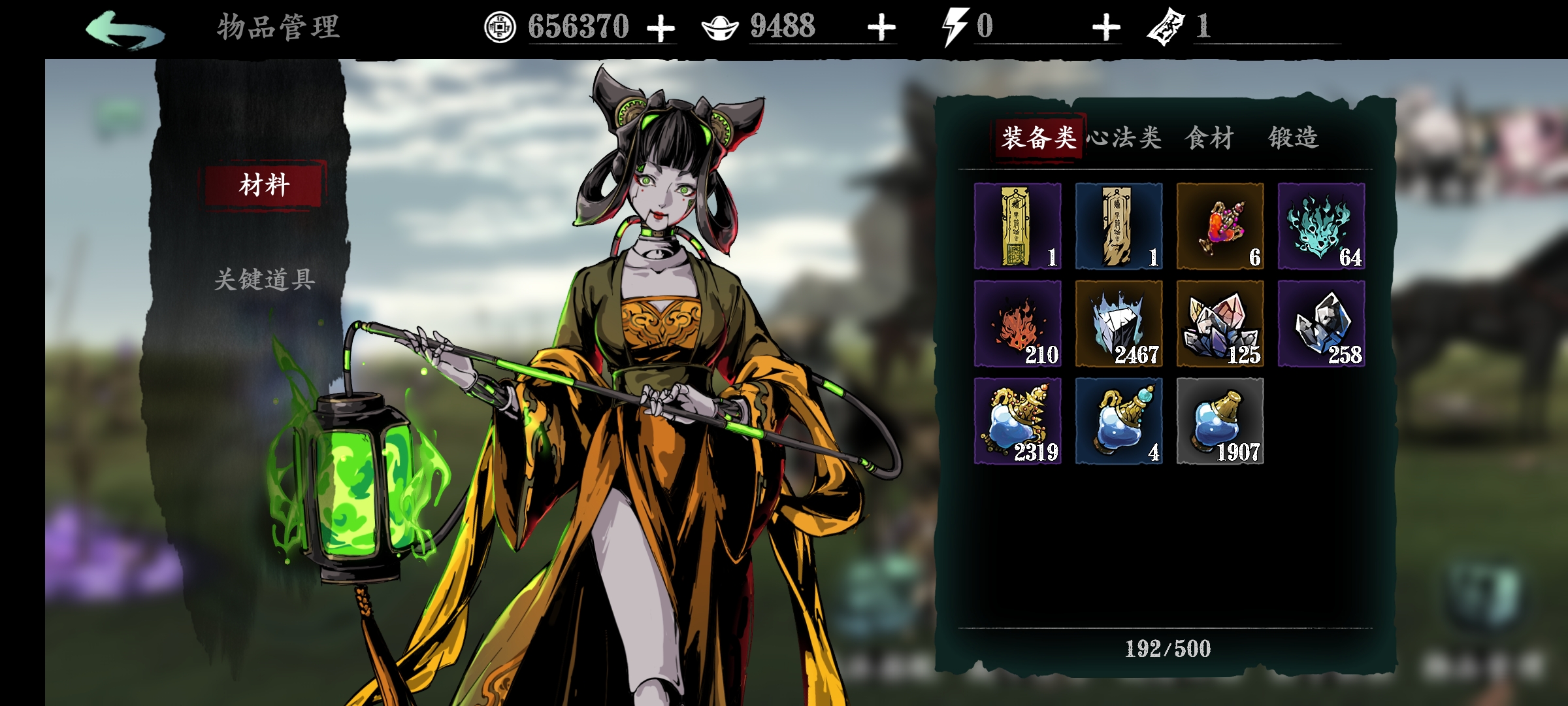Image resolution: width=1568 pixels, height=706 pixels.
Task: Select the torn talisman on blue slot
Action: (1119, 226)
